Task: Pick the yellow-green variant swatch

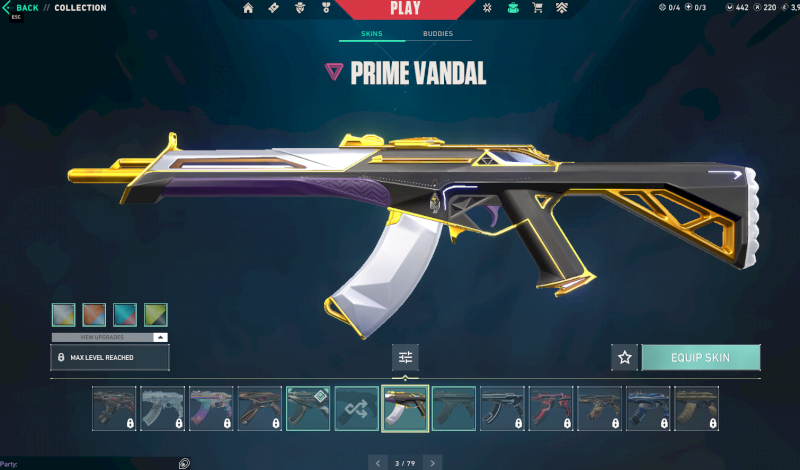Action: click(x=156, y=315)
